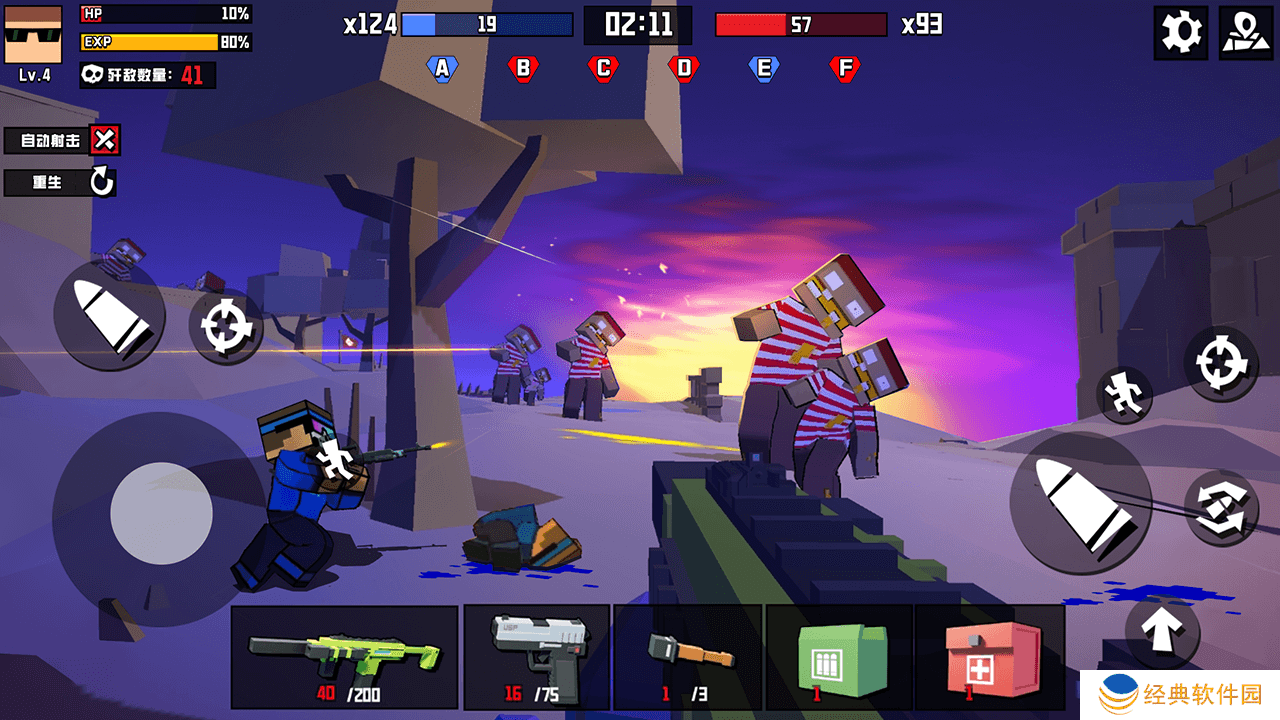This screenshot has height=720, width=1280.
Task: Use the green ammo crate item
Action: point(839,657)
